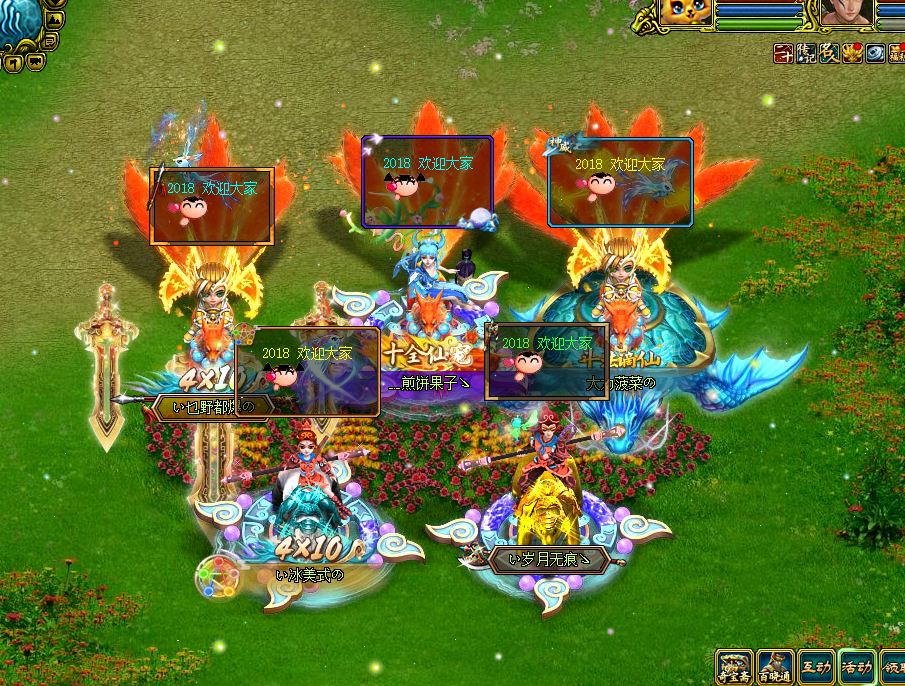Screen dimensions: 905x686
Task: Open the 奇宝斋 treasure shop
Action: 735,667
